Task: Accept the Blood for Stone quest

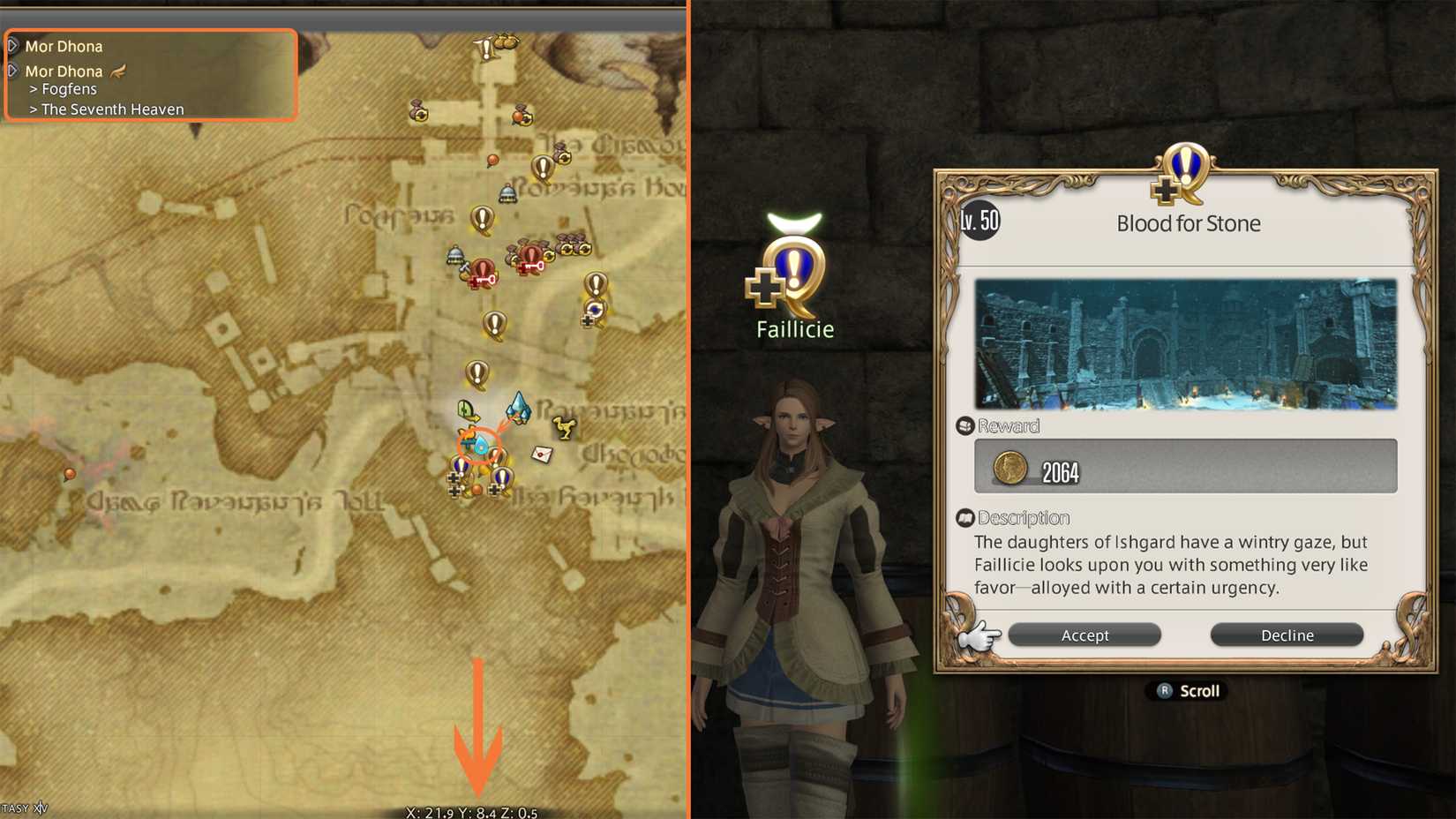Action: pyautogui.click(x=1084, y=635)
